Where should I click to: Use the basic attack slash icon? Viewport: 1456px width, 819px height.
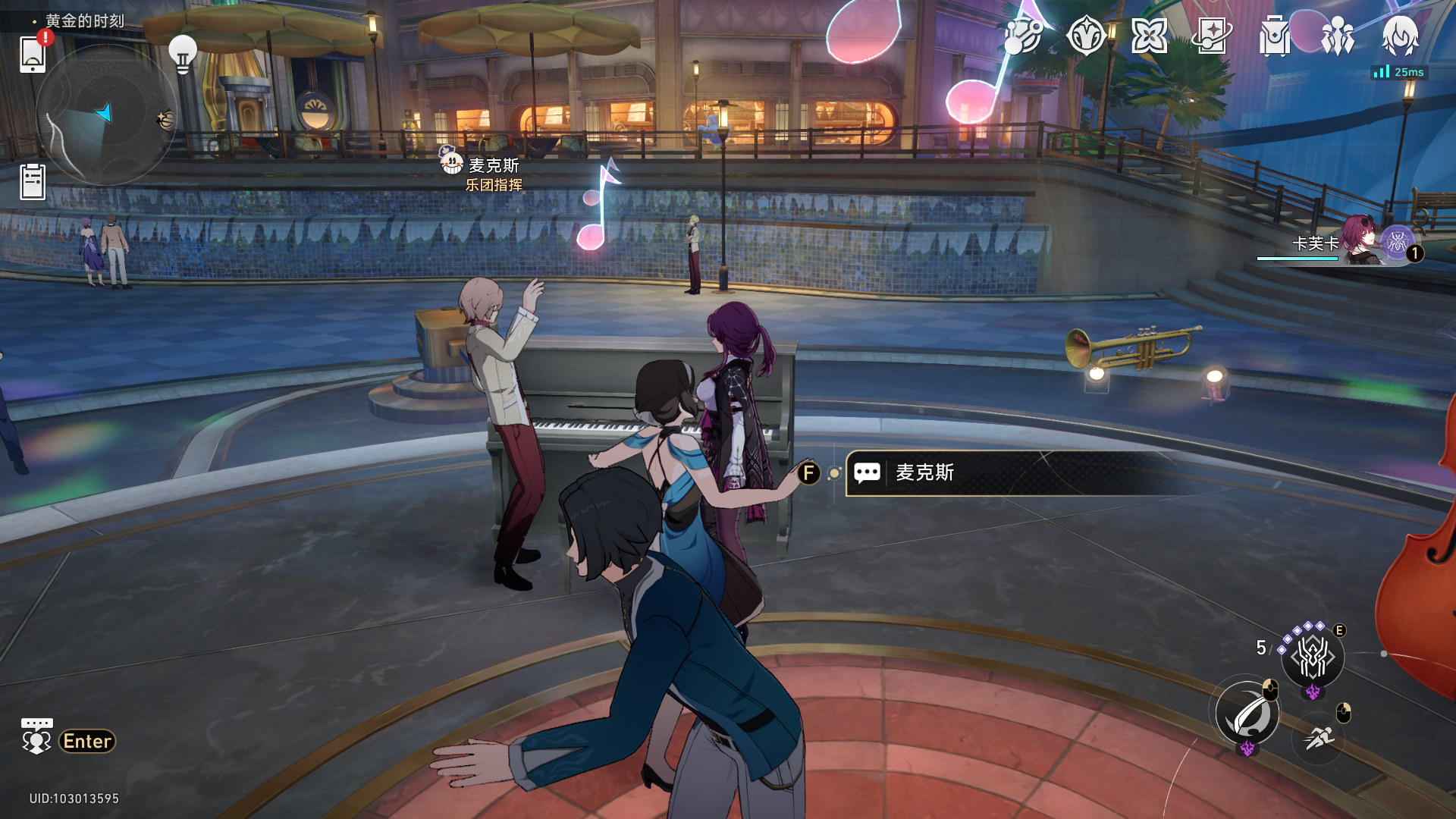tap(1247, 714)
